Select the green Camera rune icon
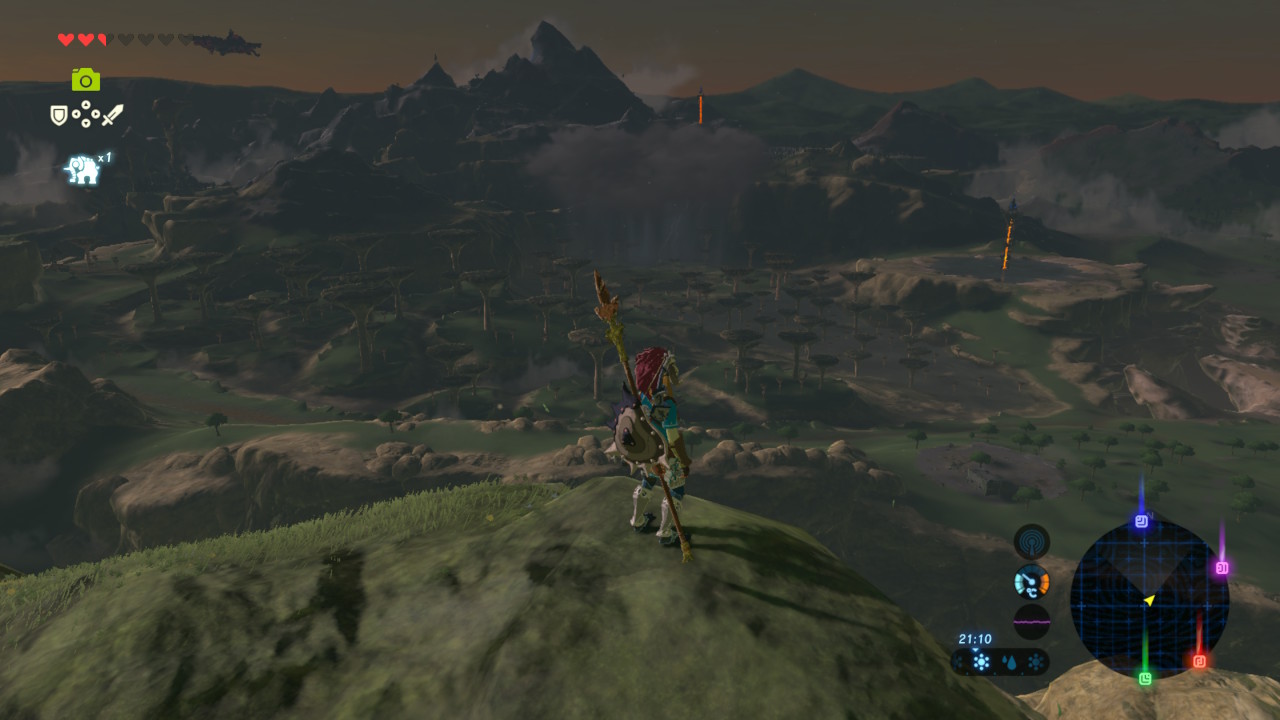Screen dimensions: 1280x720 [x=86, y=79]
